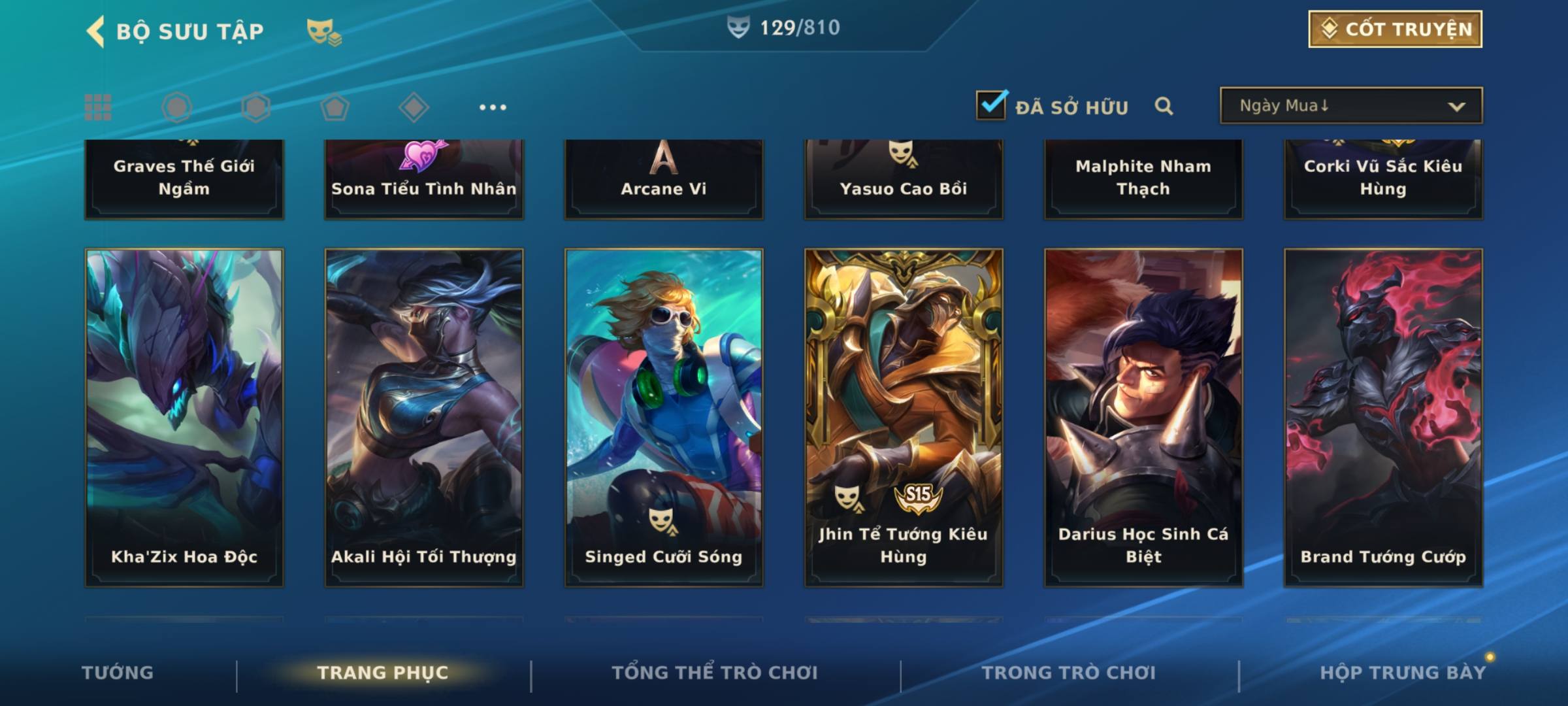Open the Ngày Mua sort dropdown
Screen dimensions: 1568x706
(1350, 106)
